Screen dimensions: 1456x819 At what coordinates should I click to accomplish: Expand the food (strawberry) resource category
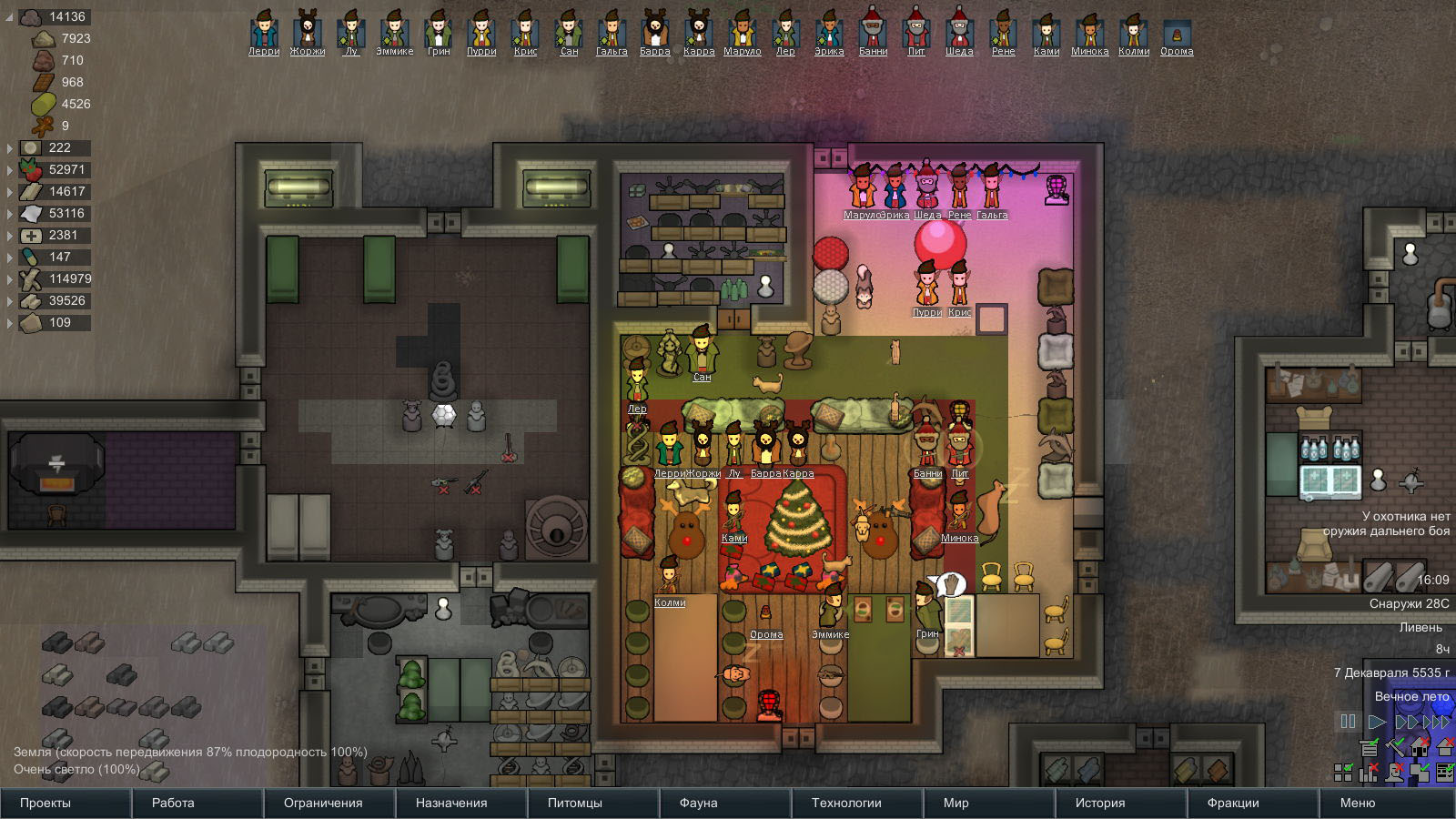[10, 169]
